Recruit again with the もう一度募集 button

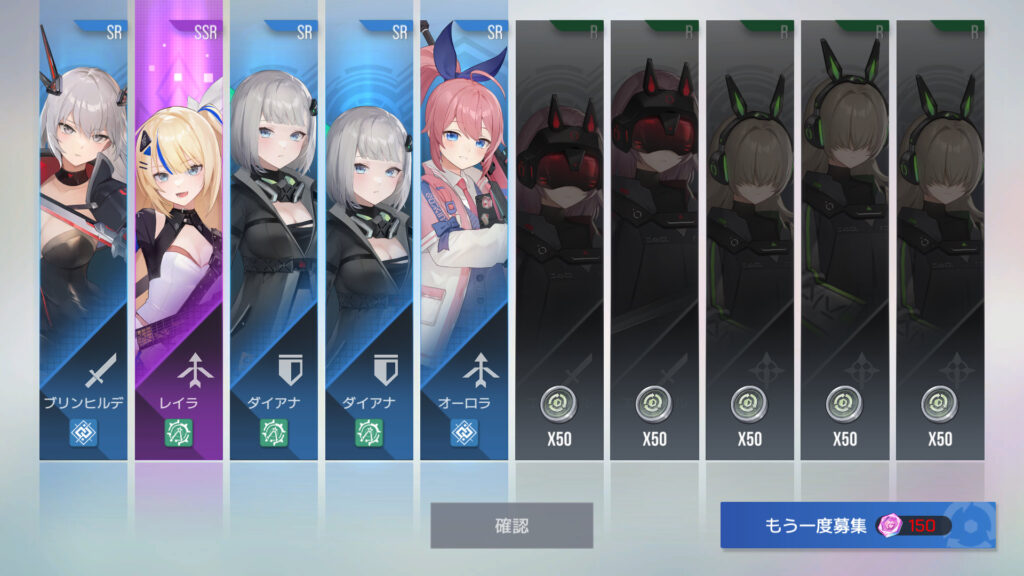[x=857, y=525]
